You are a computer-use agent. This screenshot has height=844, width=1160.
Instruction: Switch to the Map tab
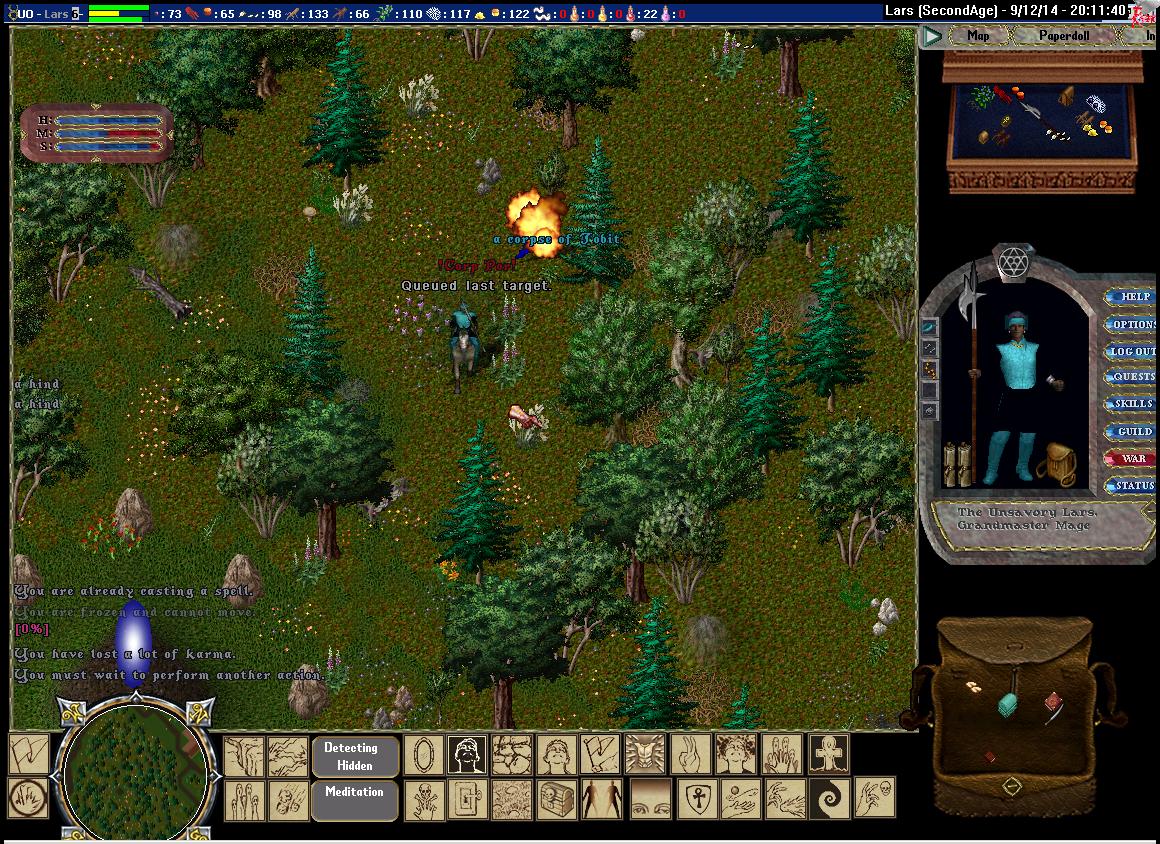(x=977, y=36)
